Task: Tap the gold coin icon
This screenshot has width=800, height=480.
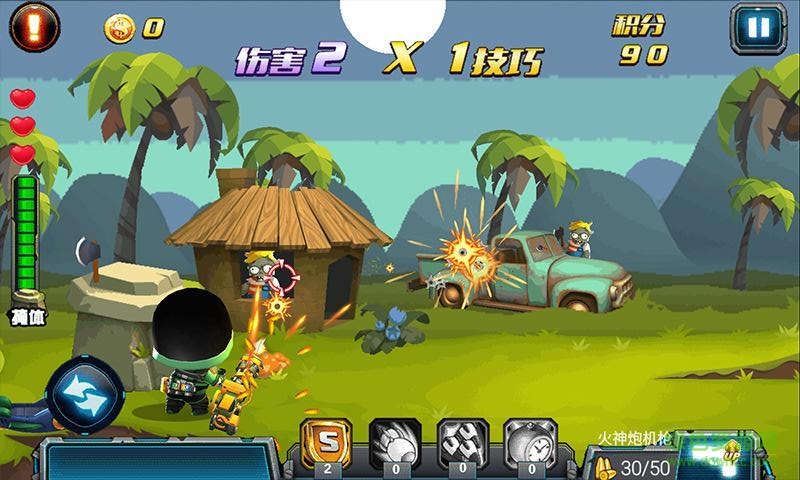Action: [x=119, y=29]
